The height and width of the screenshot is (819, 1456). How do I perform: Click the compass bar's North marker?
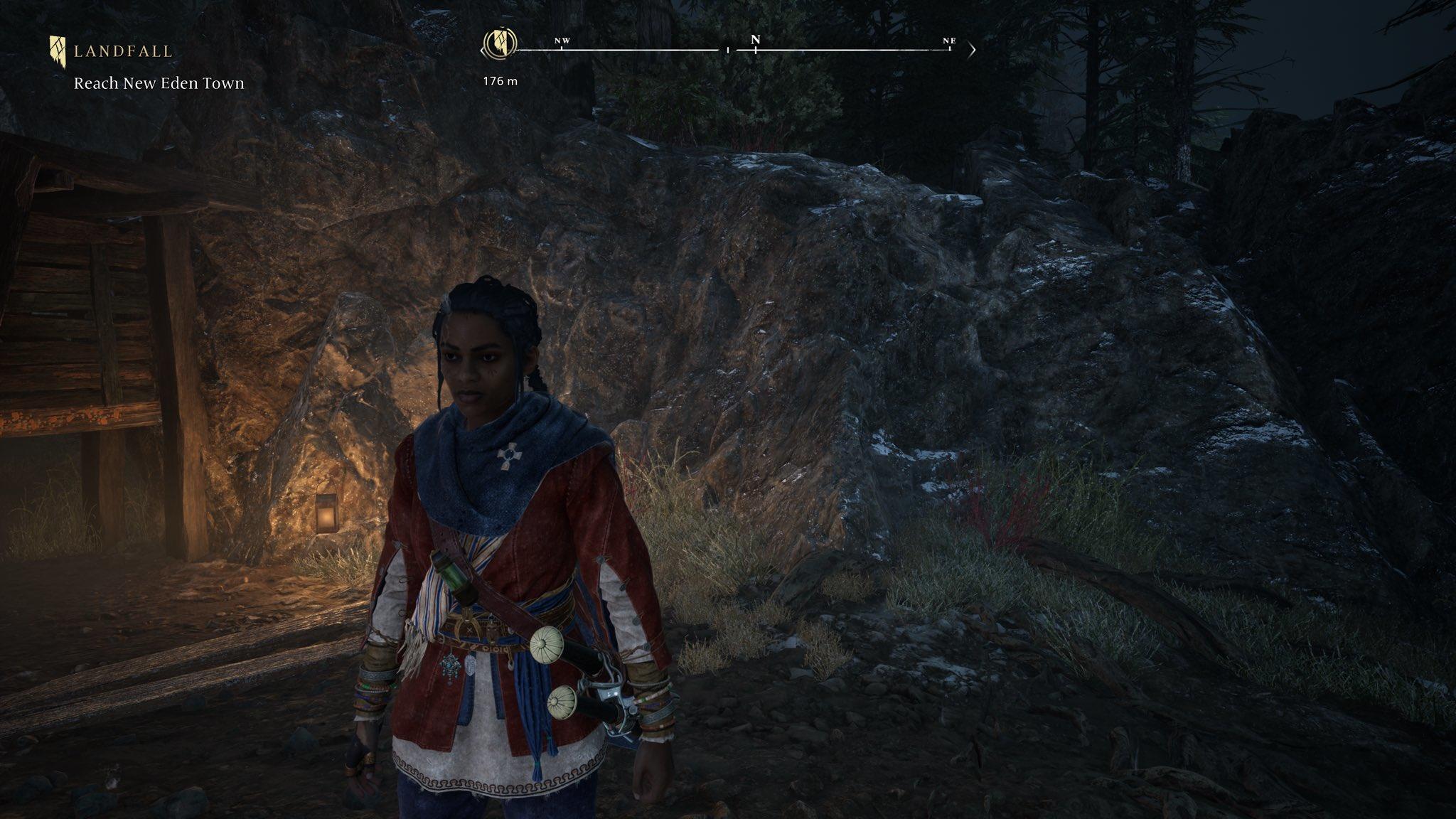tap(755, 41)
